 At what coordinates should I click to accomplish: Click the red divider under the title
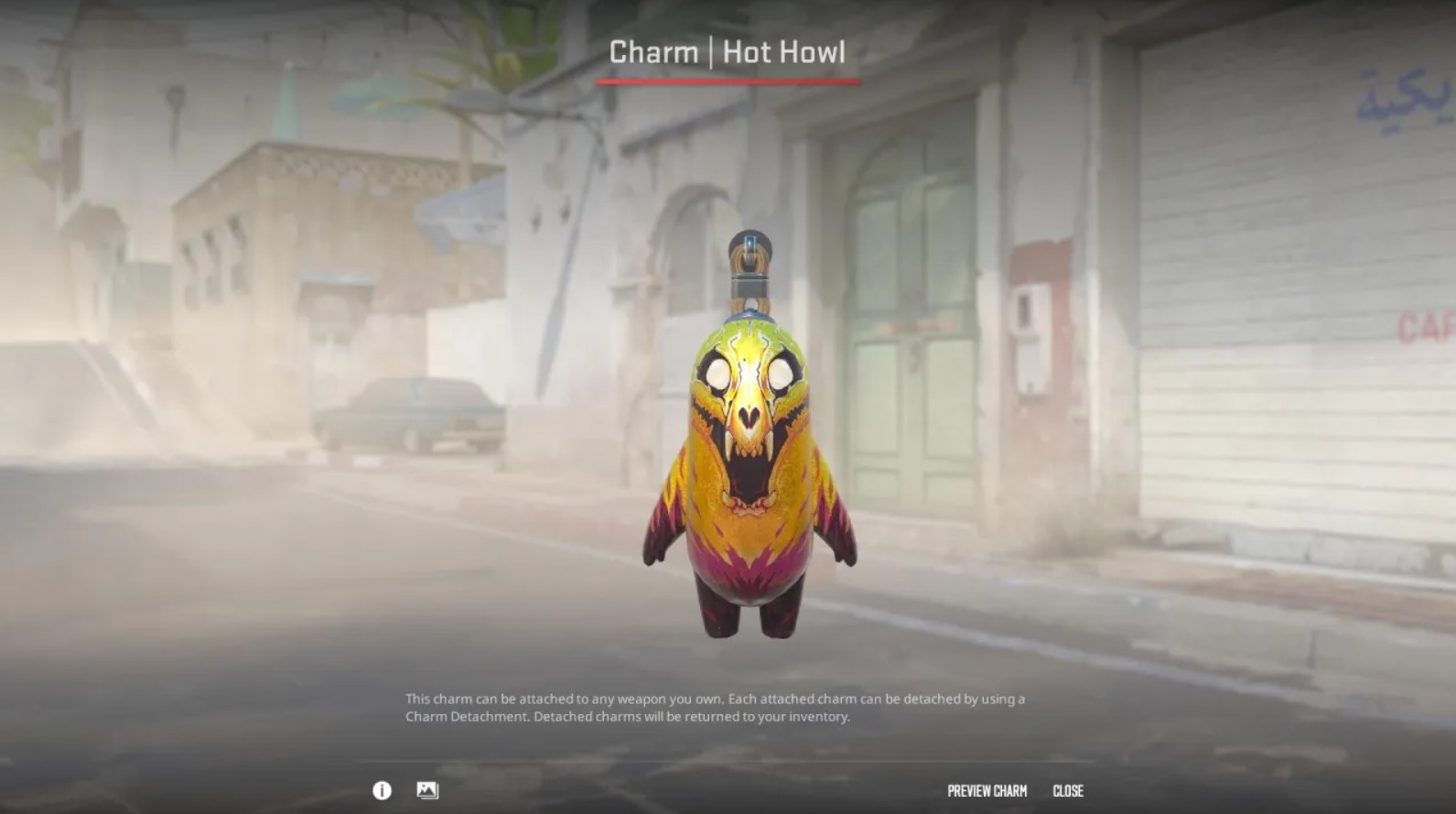coord(728,80)
